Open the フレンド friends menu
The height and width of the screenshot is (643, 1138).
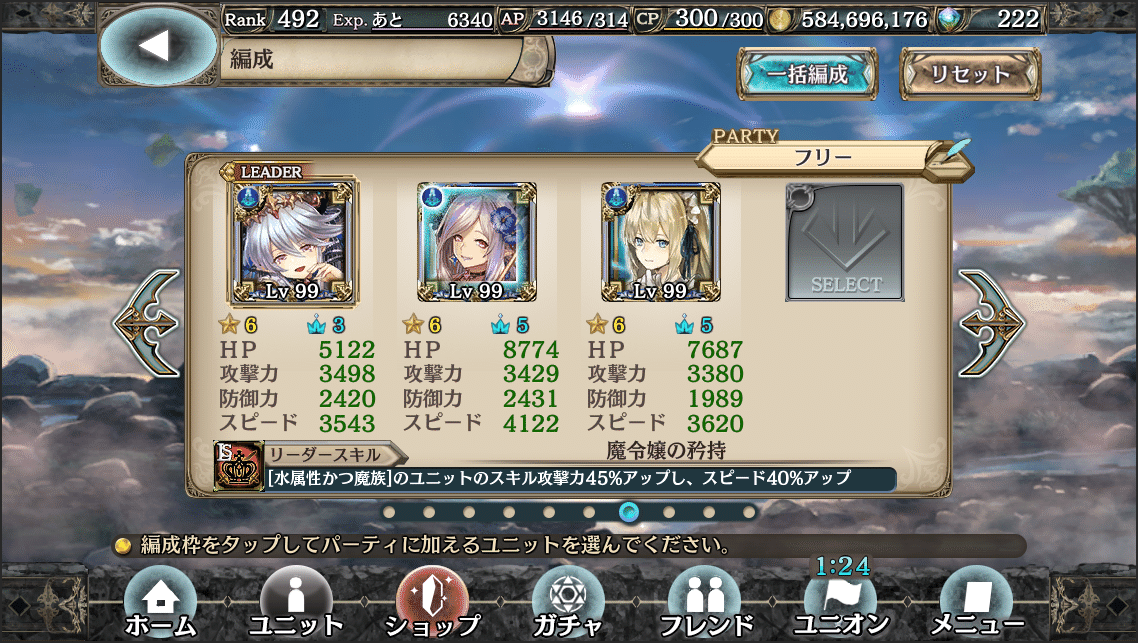coord(703,602)
